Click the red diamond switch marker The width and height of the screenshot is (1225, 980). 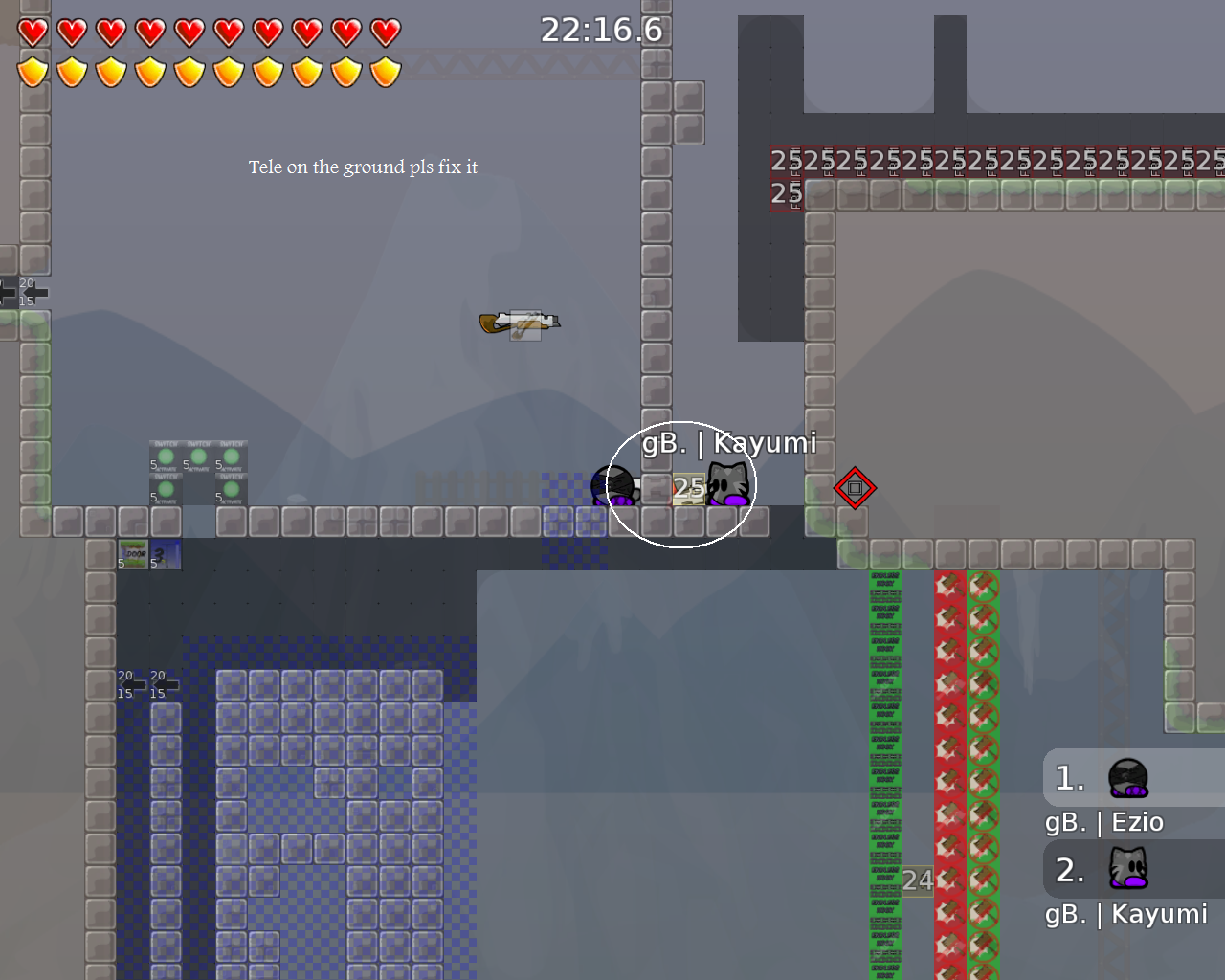tap(855, 488)
